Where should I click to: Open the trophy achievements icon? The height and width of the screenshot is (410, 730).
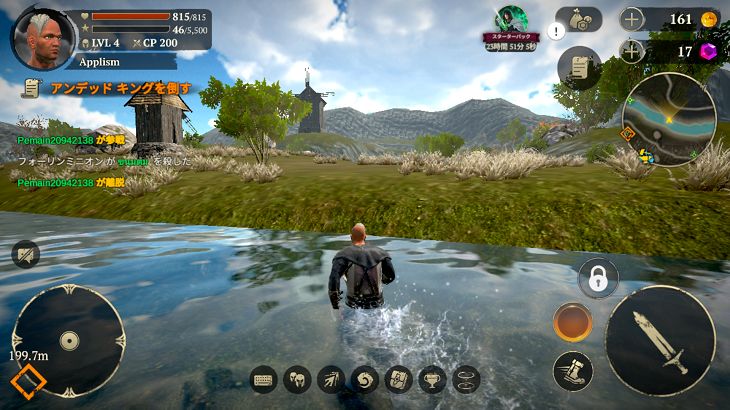coord(432,380)
